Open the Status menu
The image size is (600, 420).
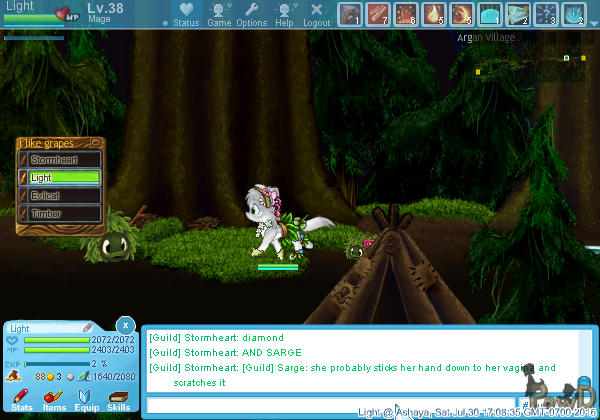(185, 14)
